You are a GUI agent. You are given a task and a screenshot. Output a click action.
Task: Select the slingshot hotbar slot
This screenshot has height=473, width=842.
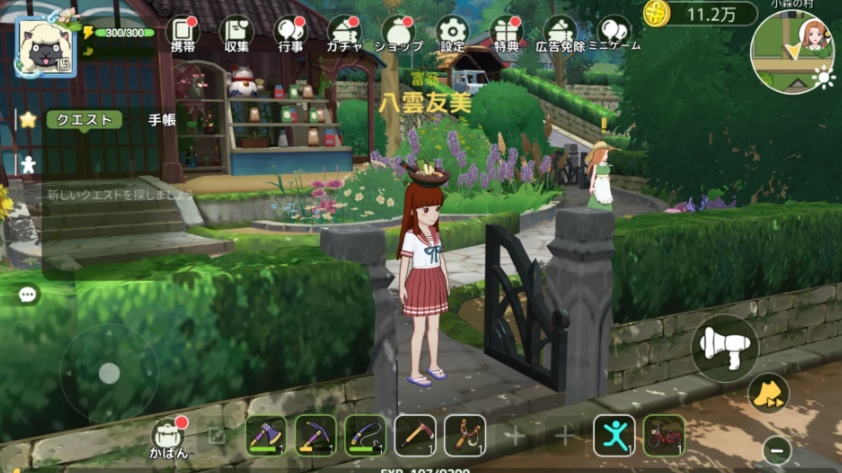click(465, 435)
